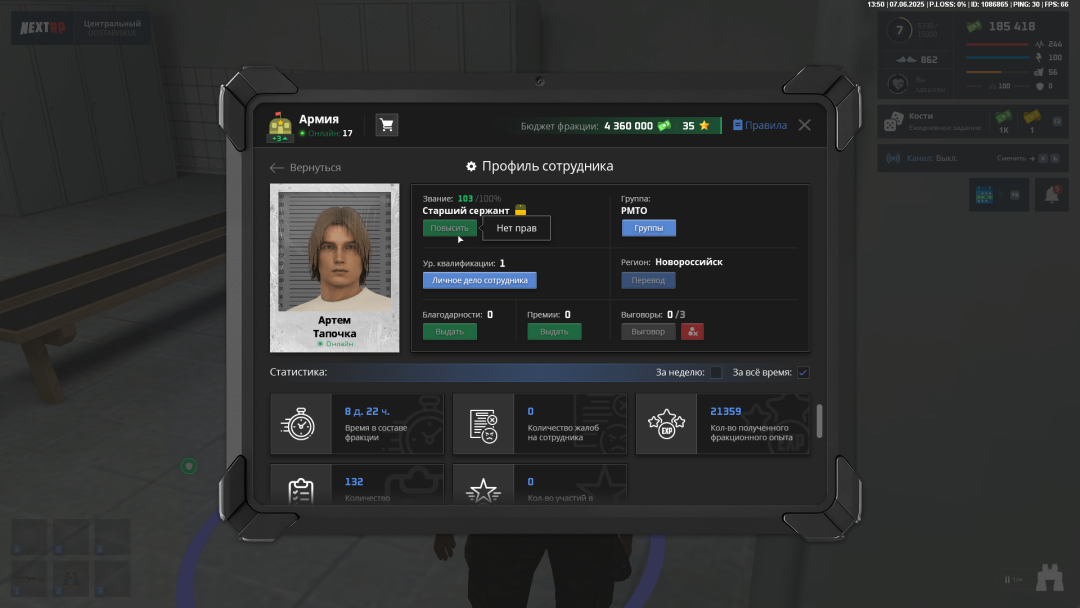
Task: Click Выдать under Благодарности
Action: click(x=449, y=331)
